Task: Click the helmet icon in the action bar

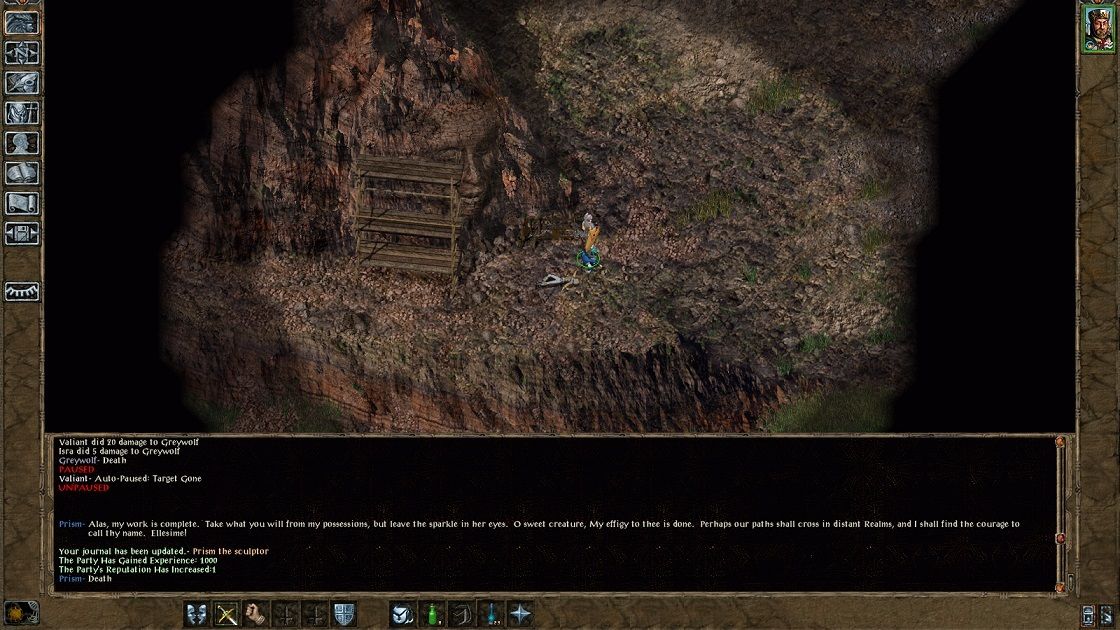Action: pos(402,614)
